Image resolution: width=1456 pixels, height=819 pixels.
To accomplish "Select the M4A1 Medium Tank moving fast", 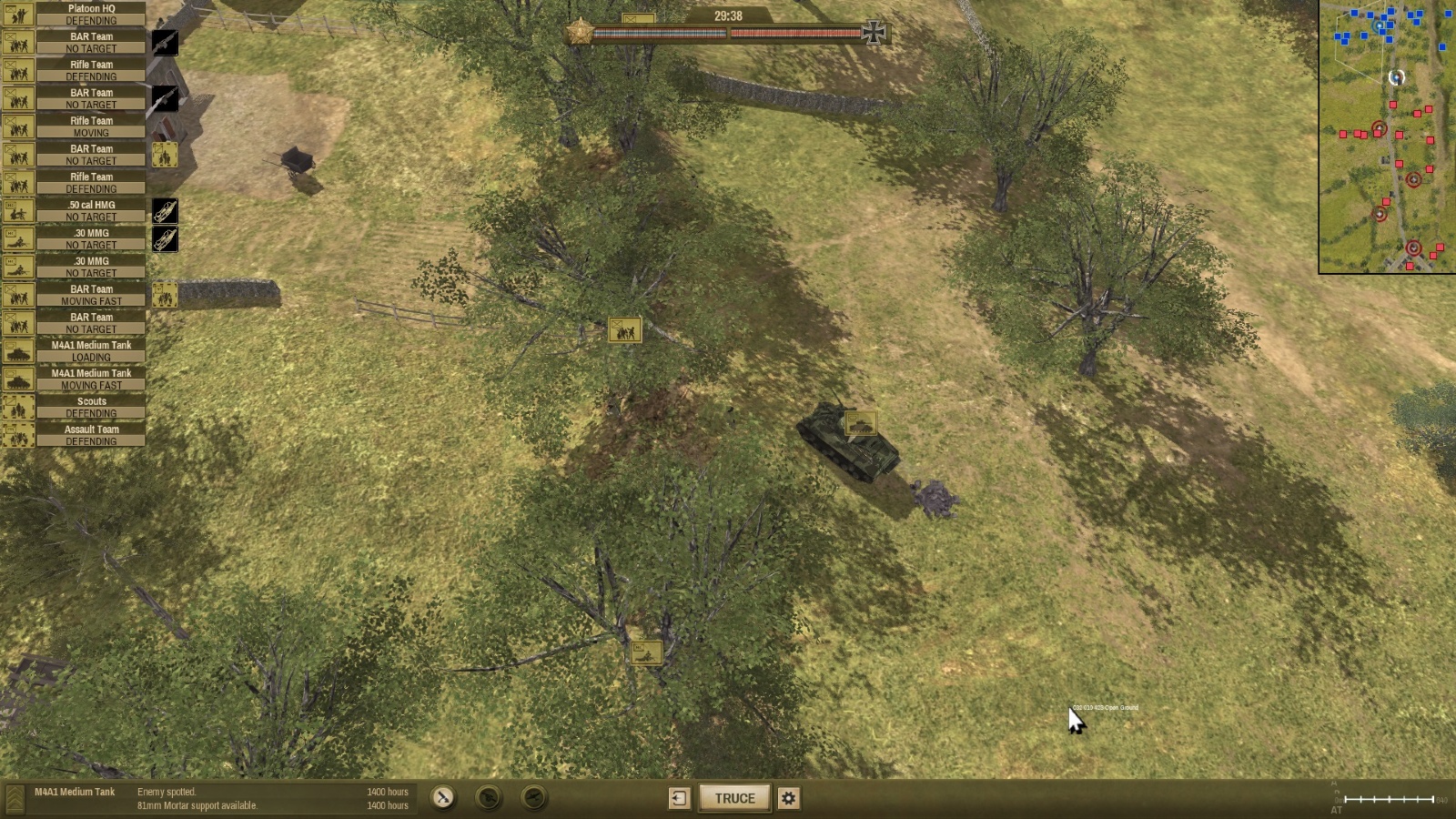I will [91, 379].
